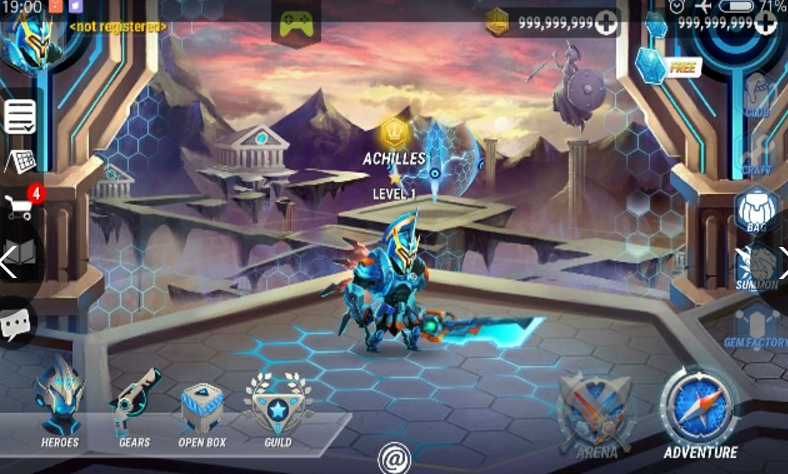Add gold coins with plus button
This screenshot has width=788, height=474.
[606, 23]
